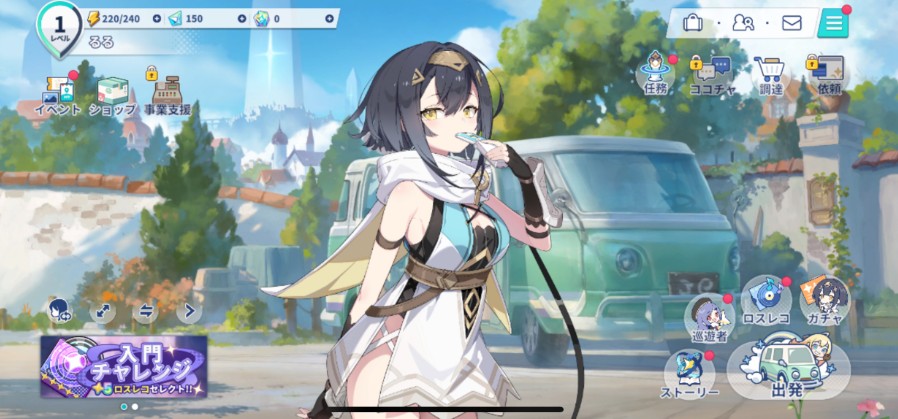Open the 入門チャレンジ banner
Image resolution: width=898 pixels, height=419 pixels.
(124, 366)
